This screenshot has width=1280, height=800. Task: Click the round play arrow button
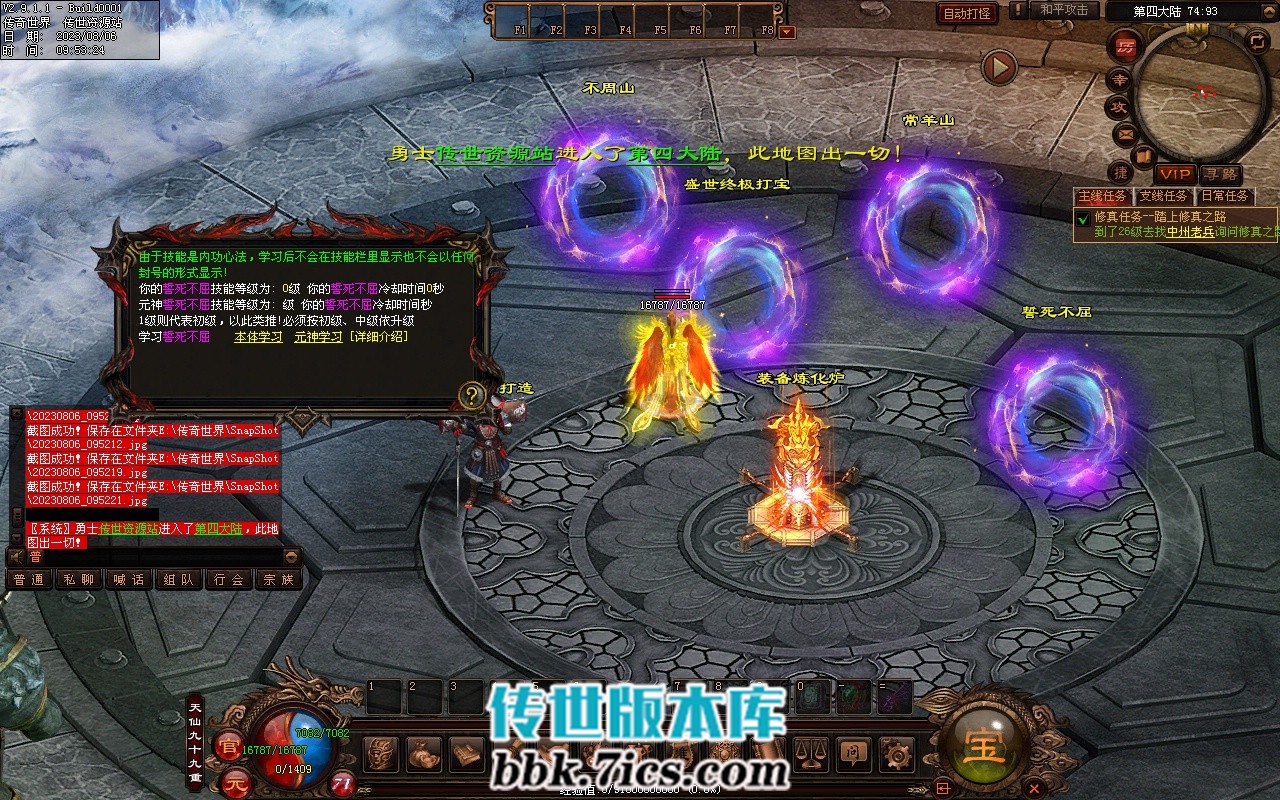[998, 67]
